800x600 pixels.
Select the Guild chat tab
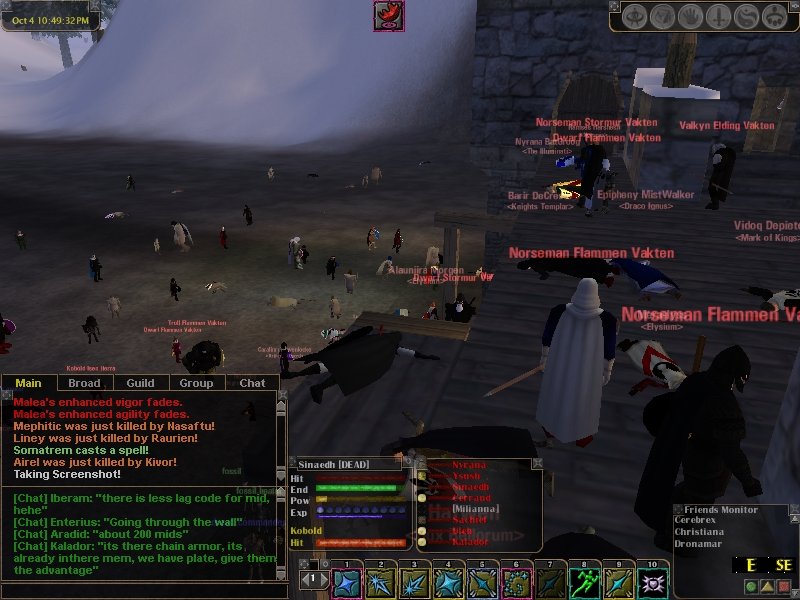point(140,383)
